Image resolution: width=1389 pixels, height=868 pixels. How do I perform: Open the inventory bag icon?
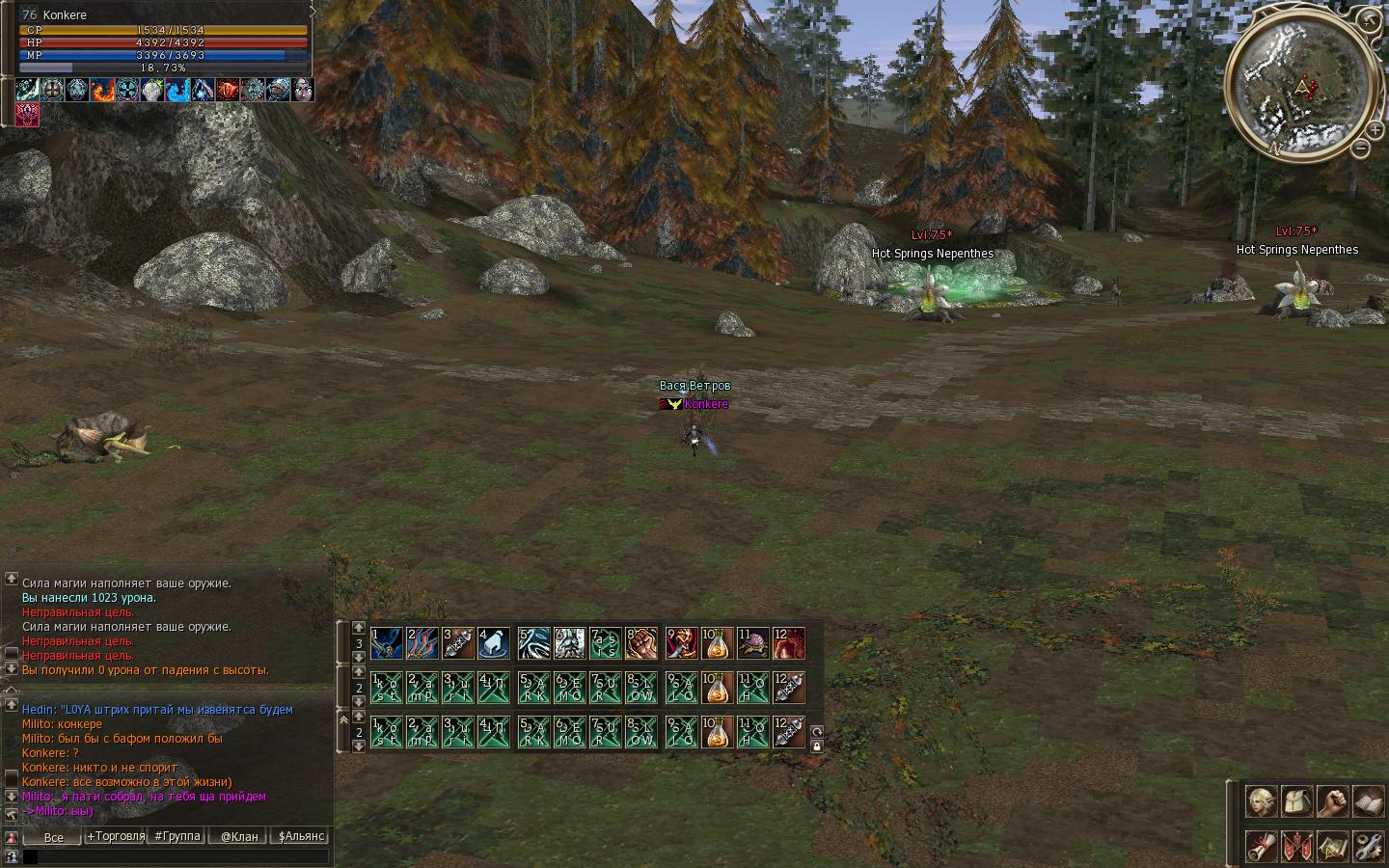(x=1297, y=801)
